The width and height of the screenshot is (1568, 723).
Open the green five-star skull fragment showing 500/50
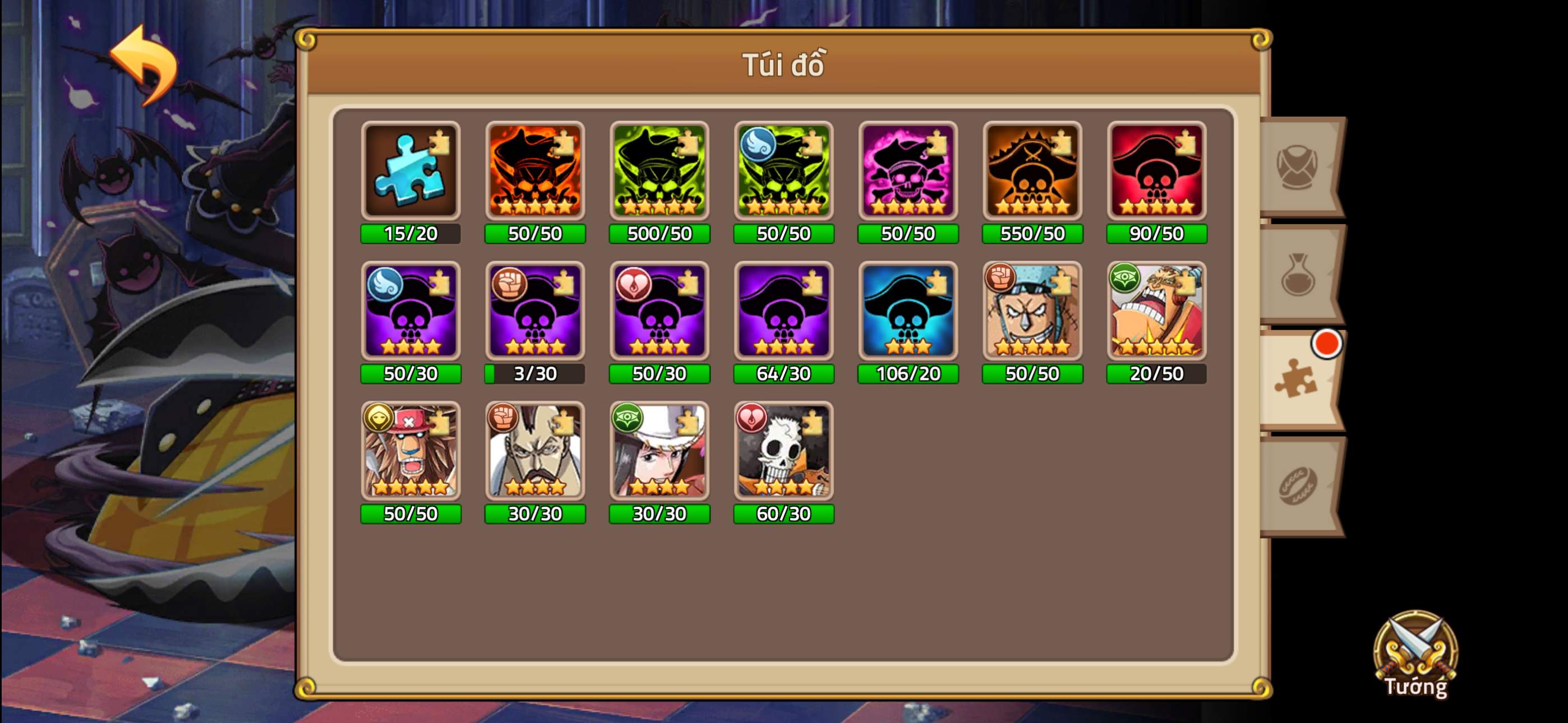click(659, 172)
